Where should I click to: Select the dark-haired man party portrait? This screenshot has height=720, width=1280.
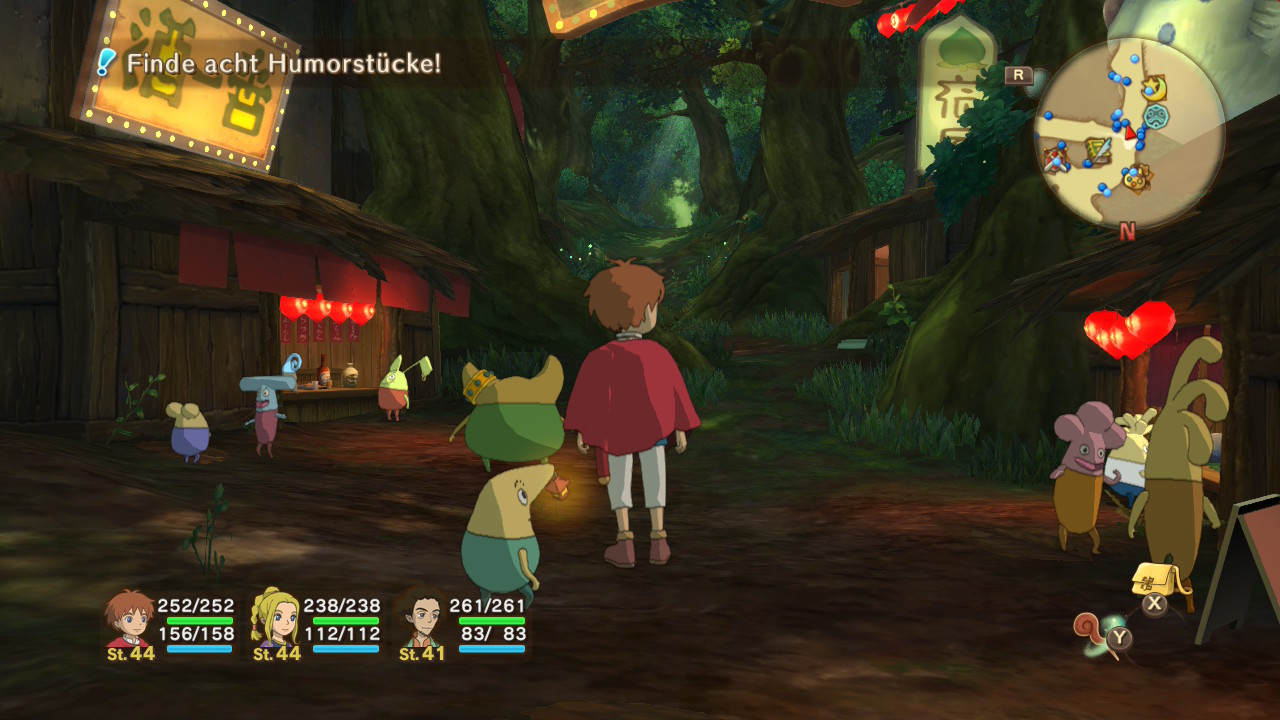point(423,620)
